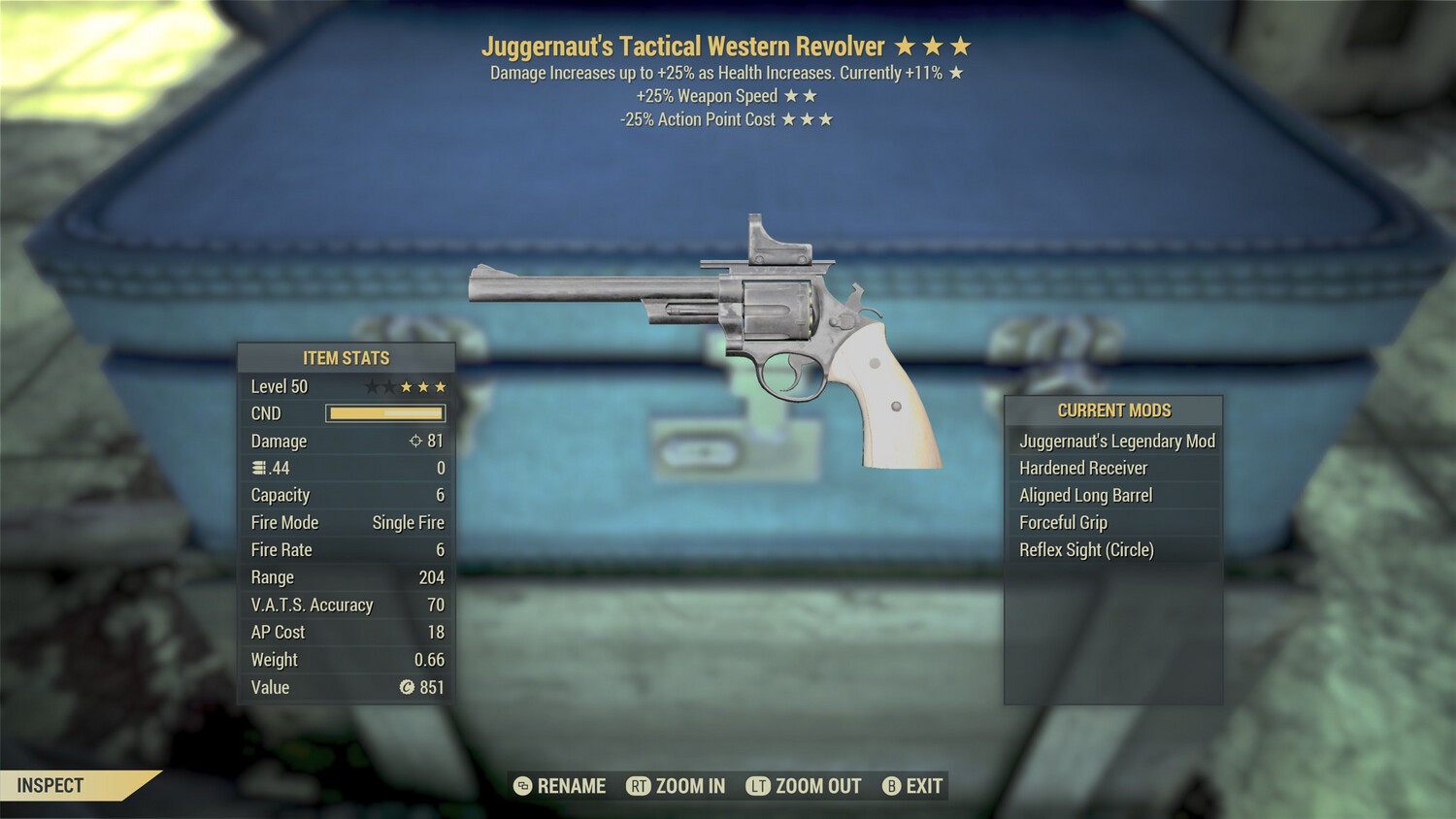Open the Fire Mode Single Fire selector
This screenshot has height=819, width=1456.
tap(406, 522)
